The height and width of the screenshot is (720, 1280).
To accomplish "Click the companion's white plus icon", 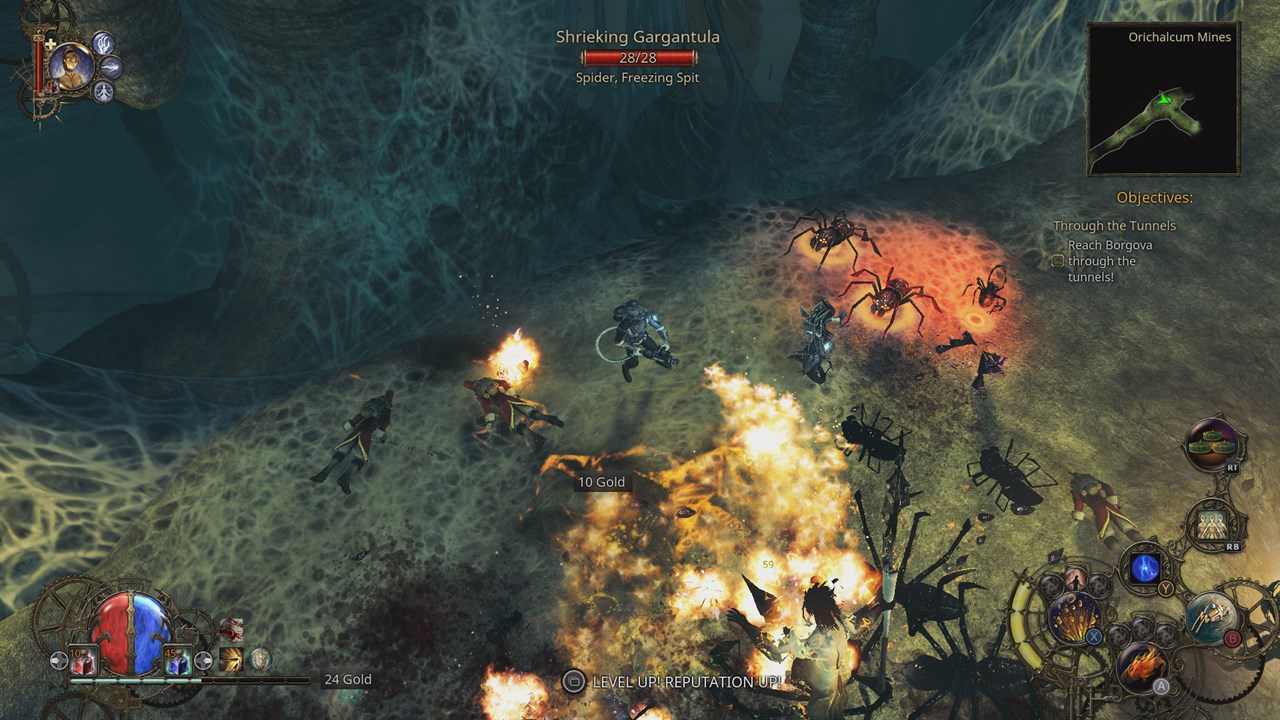I will click(51, 44).
